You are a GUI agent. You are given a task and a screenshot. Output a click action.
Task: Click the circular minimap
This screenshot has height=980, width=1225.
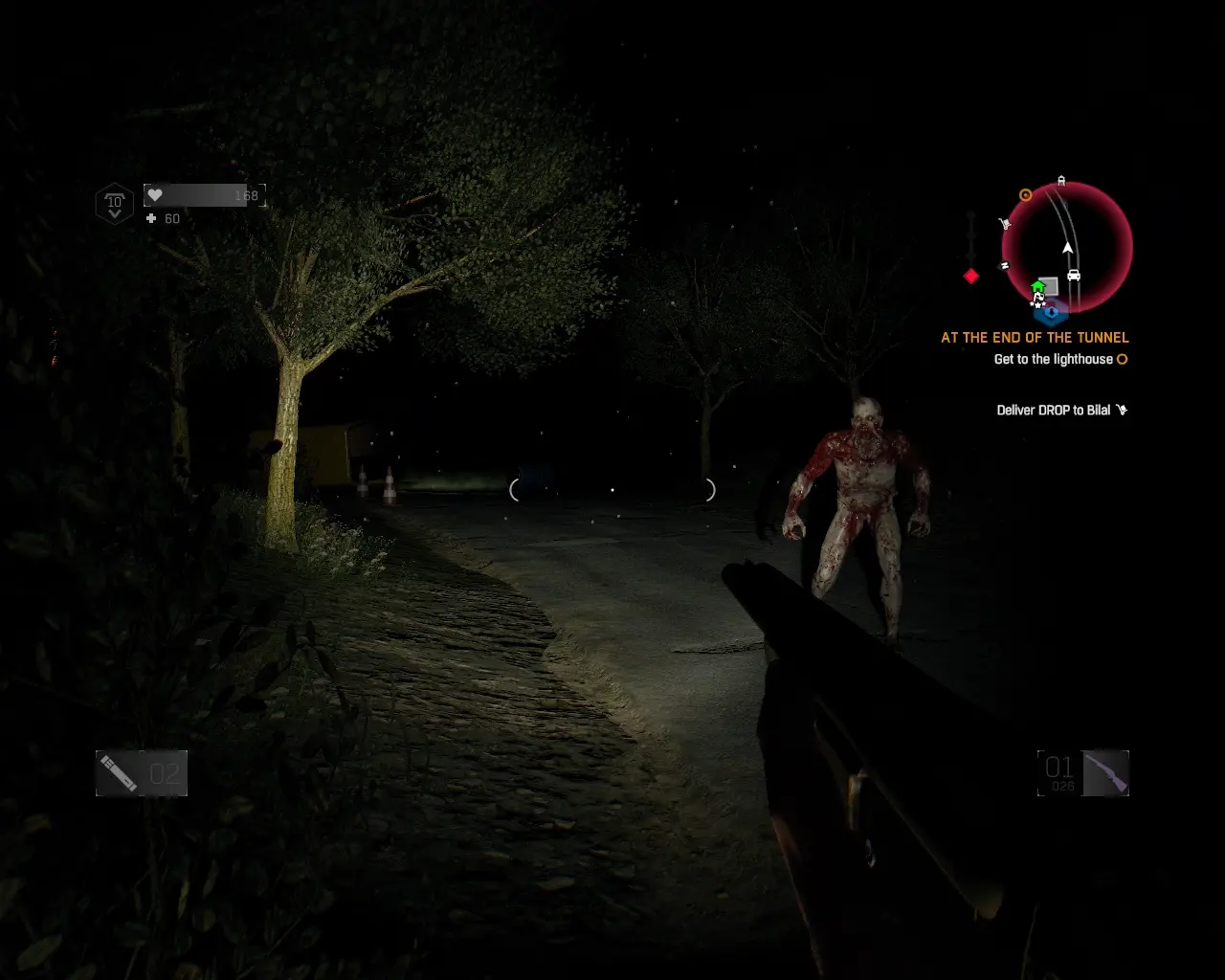1067,246
